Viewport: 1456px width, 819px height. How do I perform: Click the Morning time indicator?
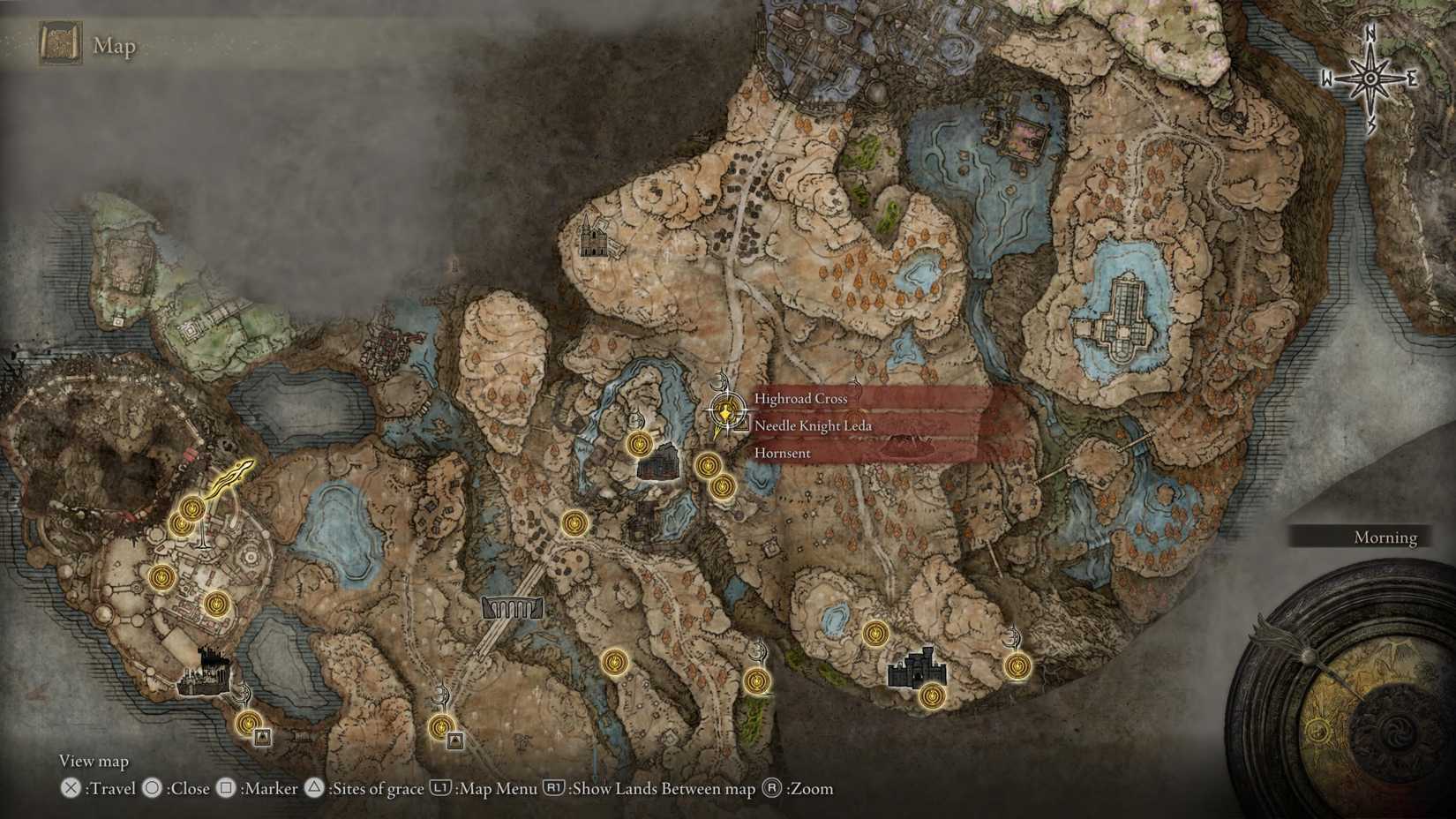pos(1385,537)
